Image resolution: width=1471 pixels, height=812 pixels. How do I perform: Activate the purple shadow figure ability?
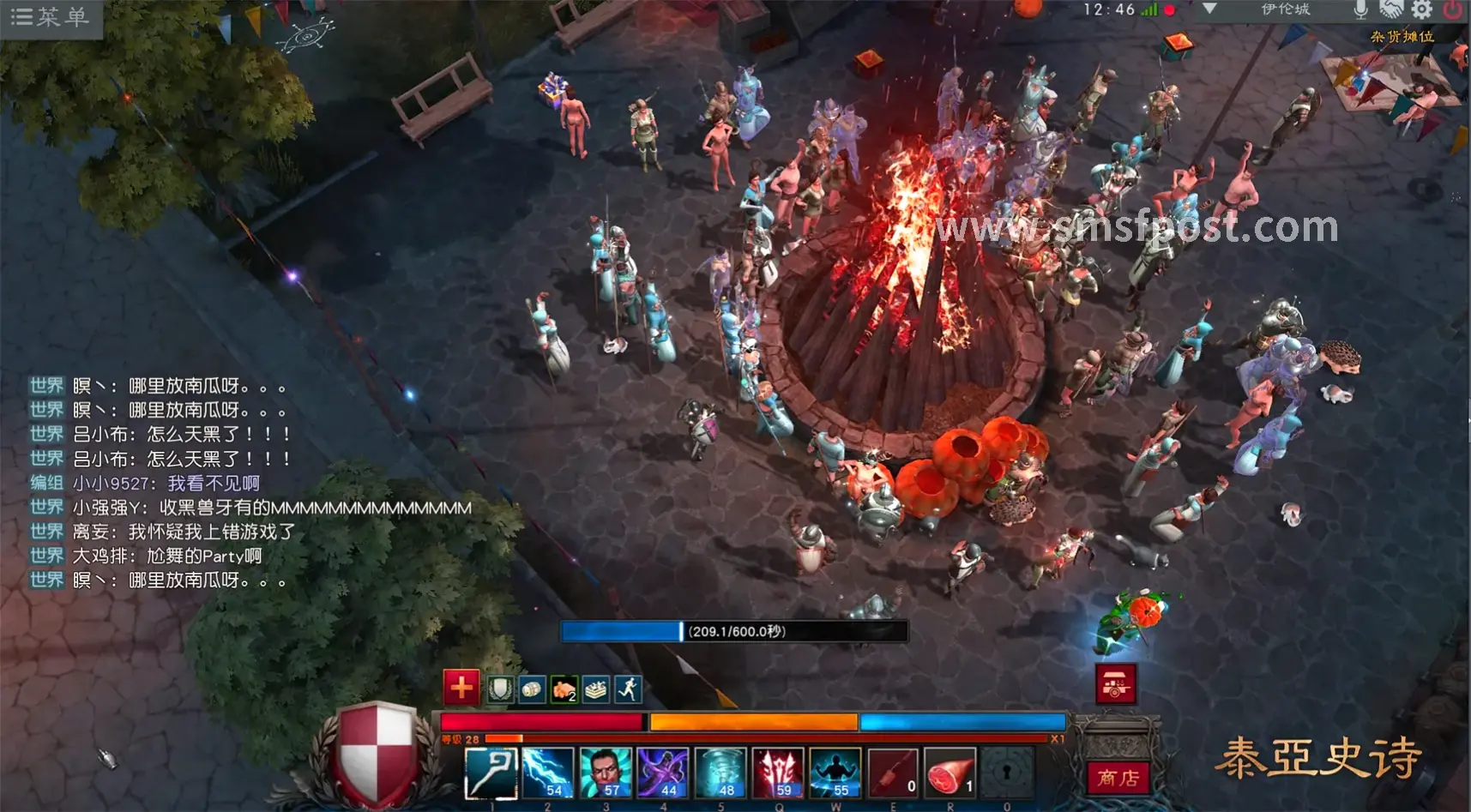pyautogui.click(x=663, y=773)
